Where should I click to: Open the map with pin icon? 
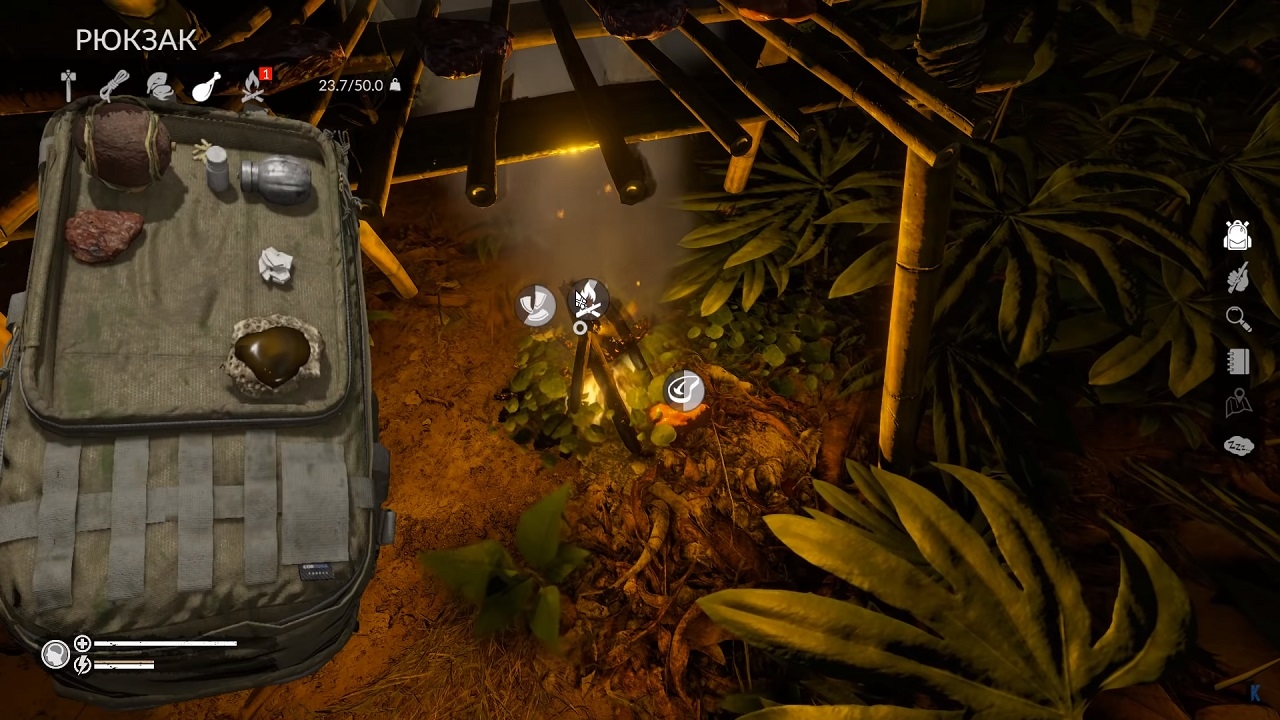tap(1238, 403)
